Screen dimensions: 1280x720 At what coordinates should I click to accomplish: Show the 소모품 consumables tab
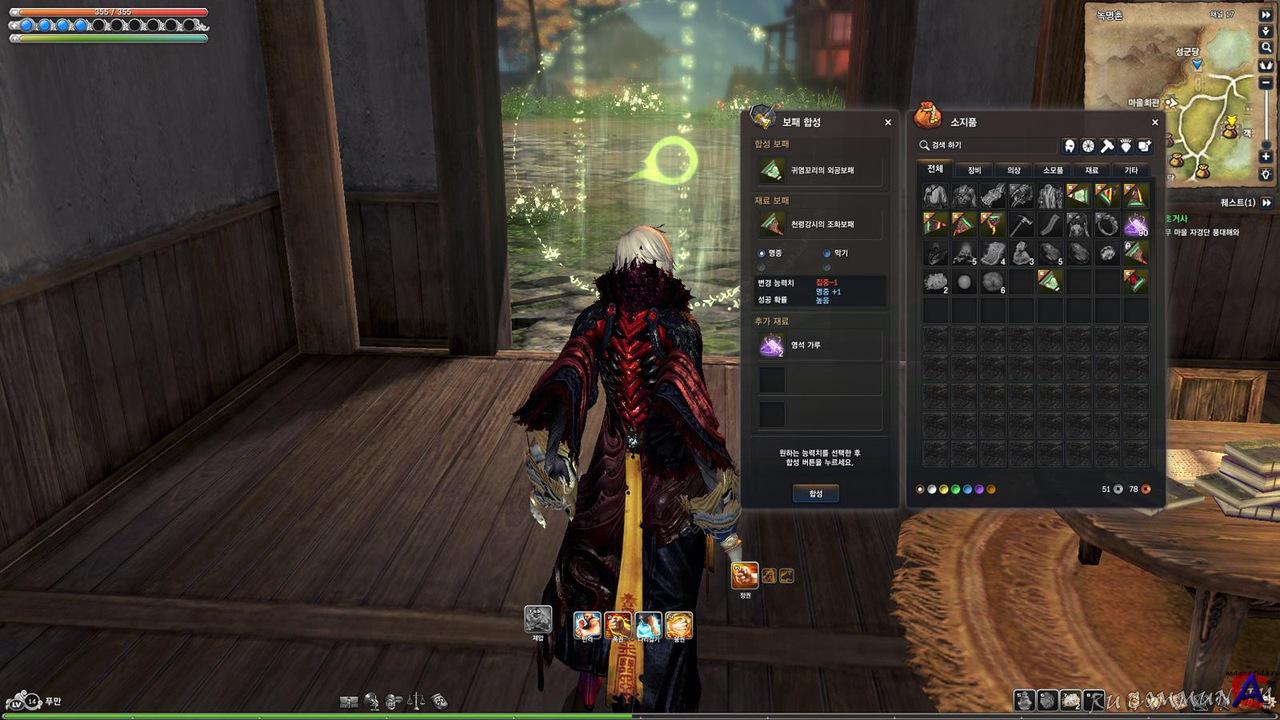click(1053, 170)
